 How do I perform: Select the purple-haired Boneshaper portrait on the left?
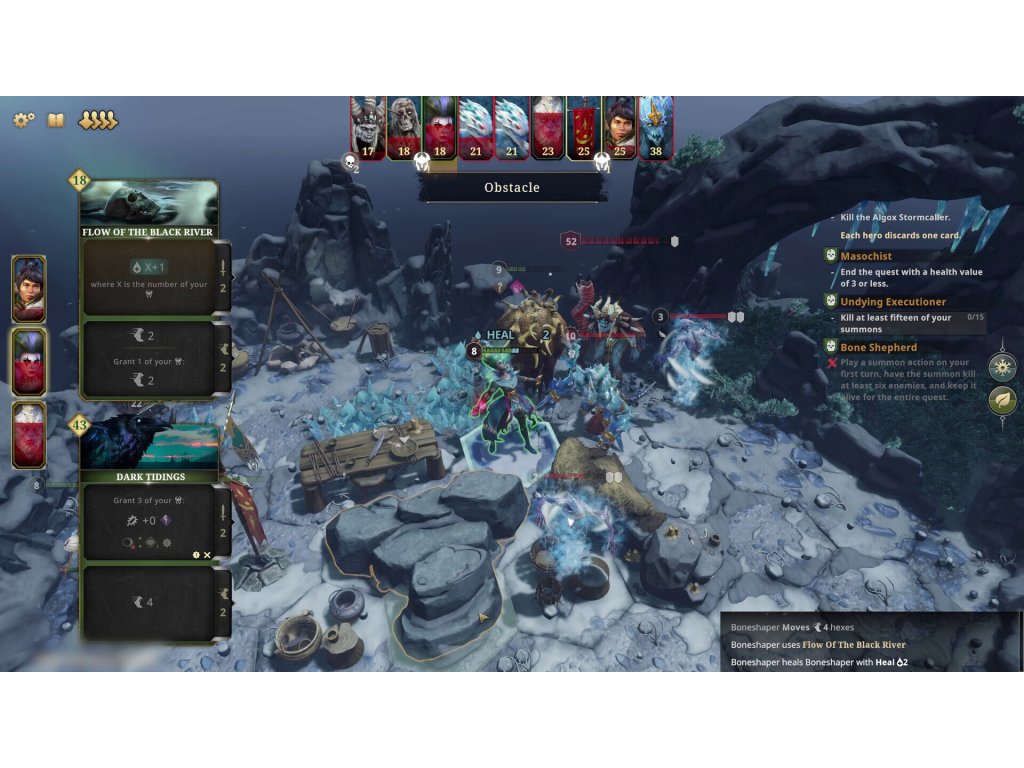(28, 361)
